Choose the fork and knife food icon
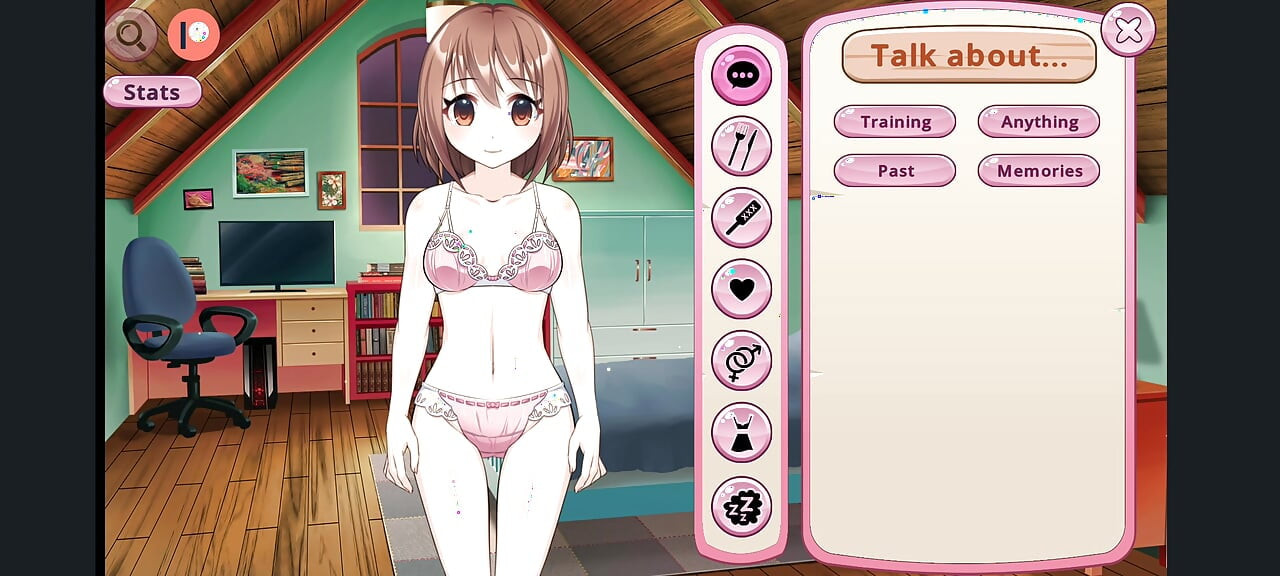1280x576 pixels. (x=741, y=146)
